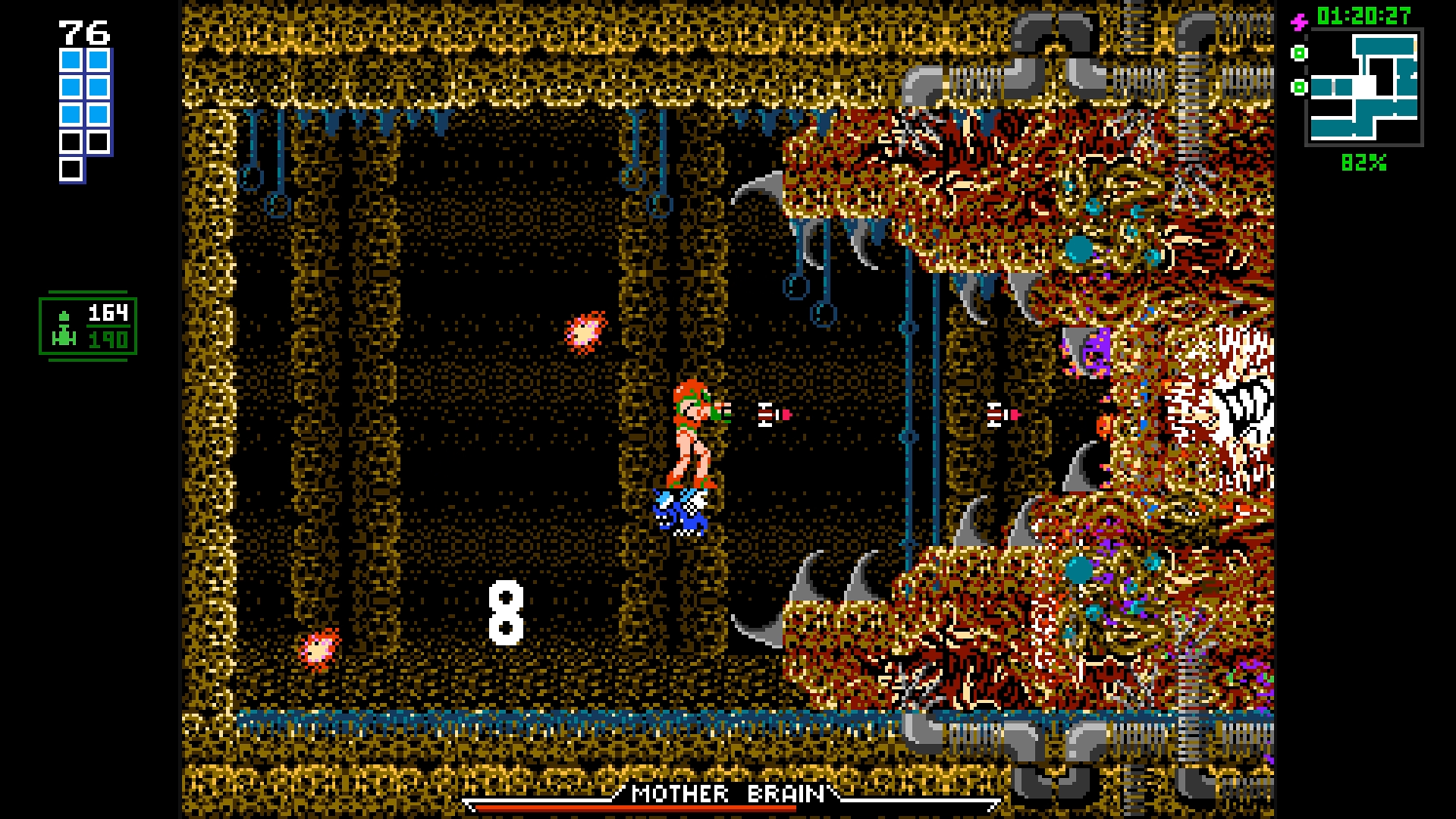Click the lower green item orb icon beside the minimap
The height and width of the screenshot is (819, 1456).
[1299, 86]
